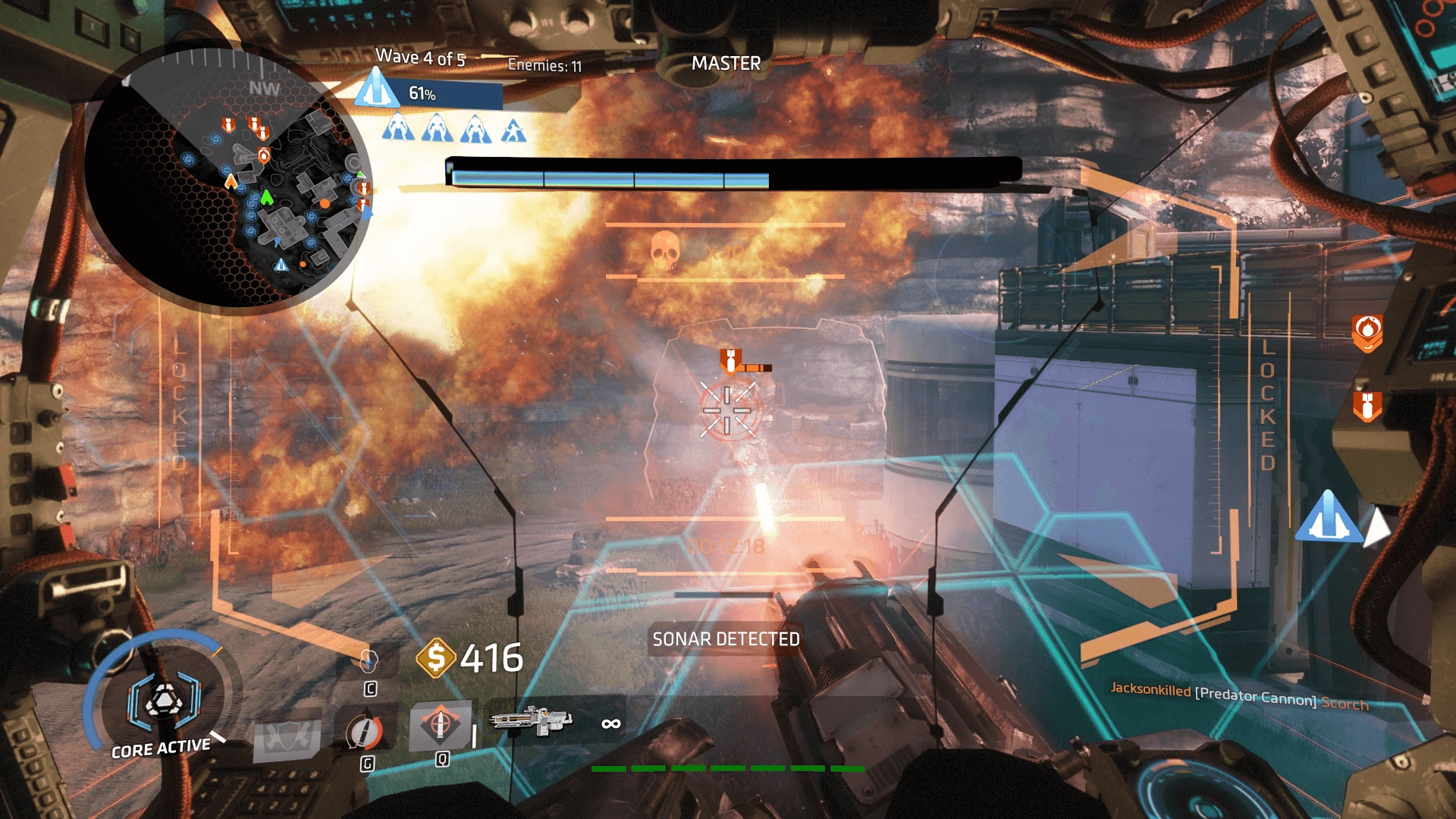Click the circular minimap
This screenshot has height=819, width=1456.
227,179
